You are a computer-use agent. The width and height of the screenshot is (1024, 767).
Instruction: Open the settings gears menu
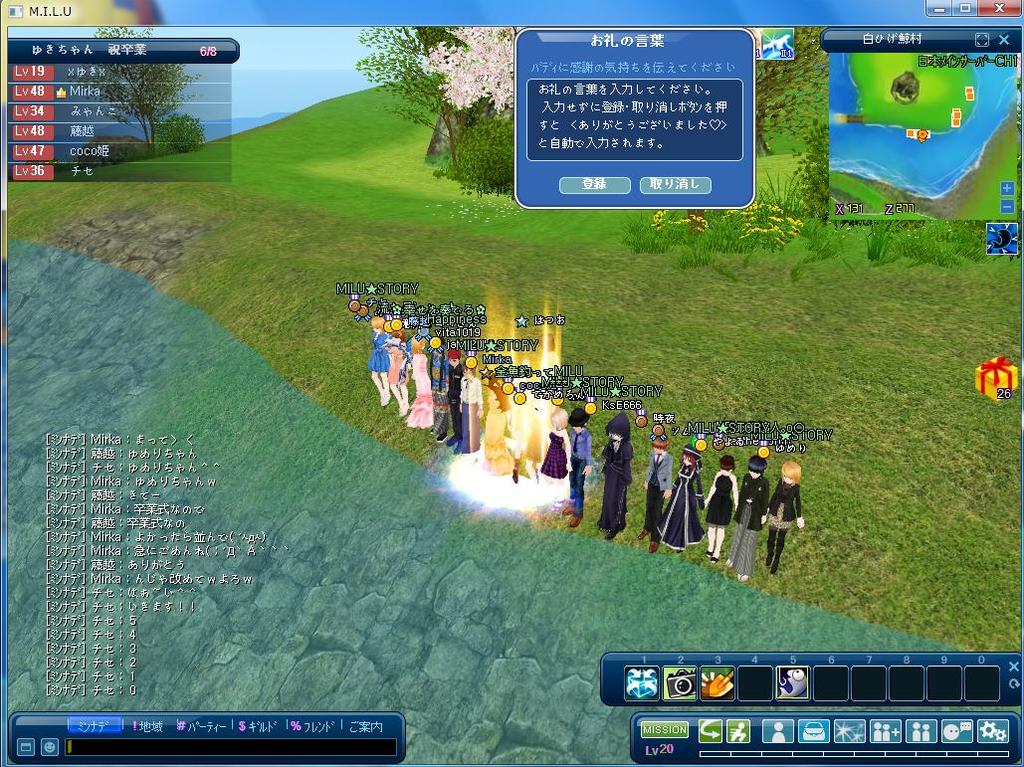coord(993,731)
